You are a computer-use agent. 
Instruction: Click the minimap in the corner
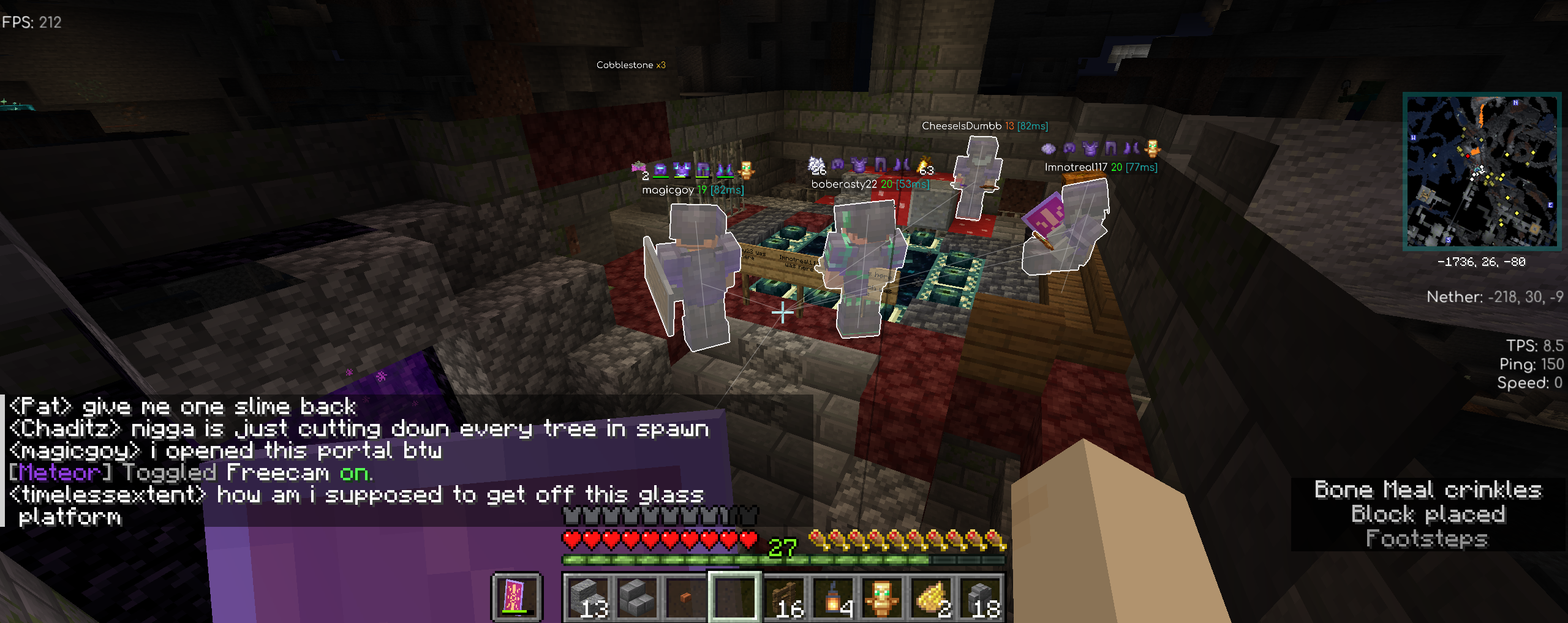1481,172
